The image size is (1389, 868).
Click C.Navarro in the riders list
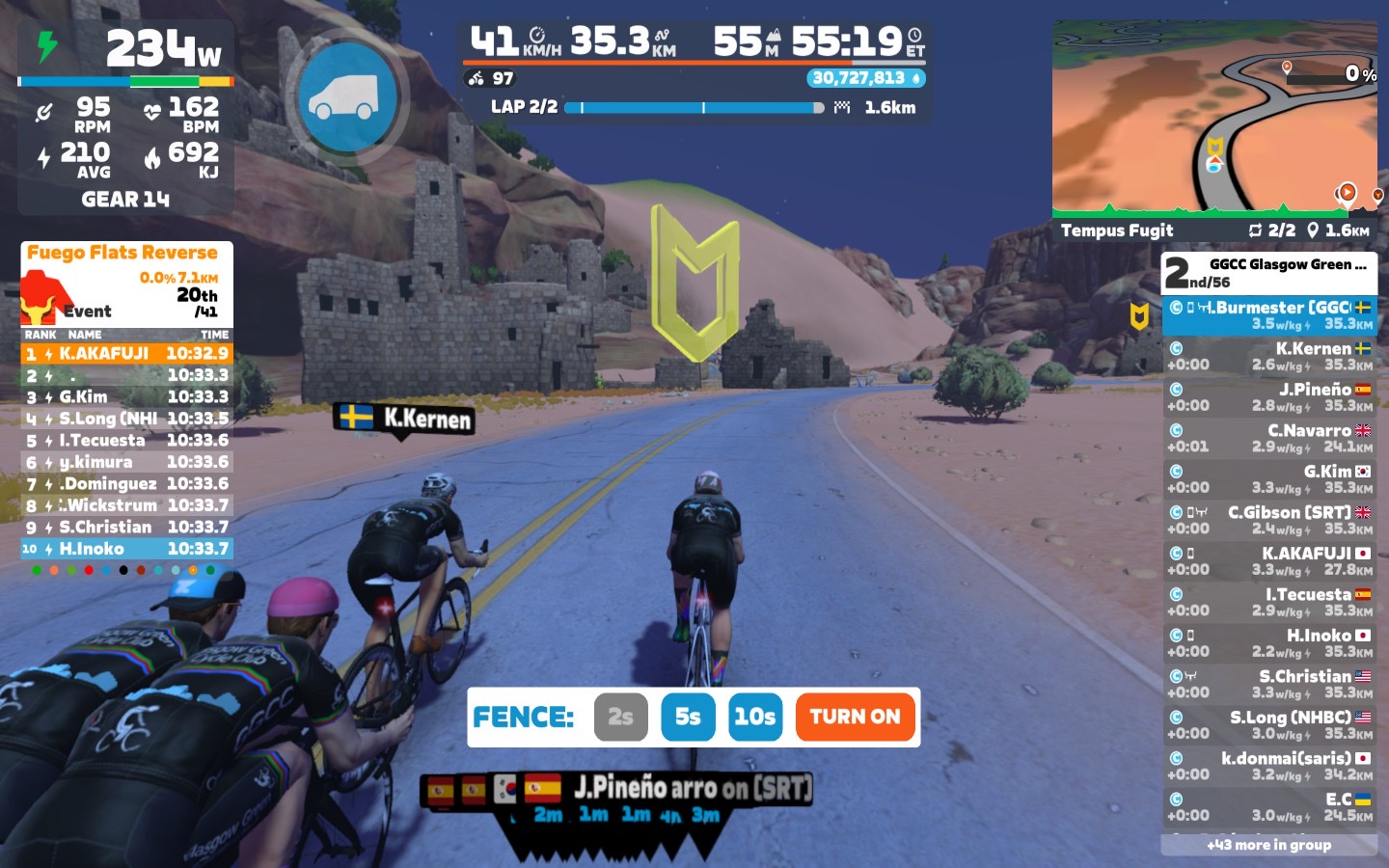(1268, 438)
